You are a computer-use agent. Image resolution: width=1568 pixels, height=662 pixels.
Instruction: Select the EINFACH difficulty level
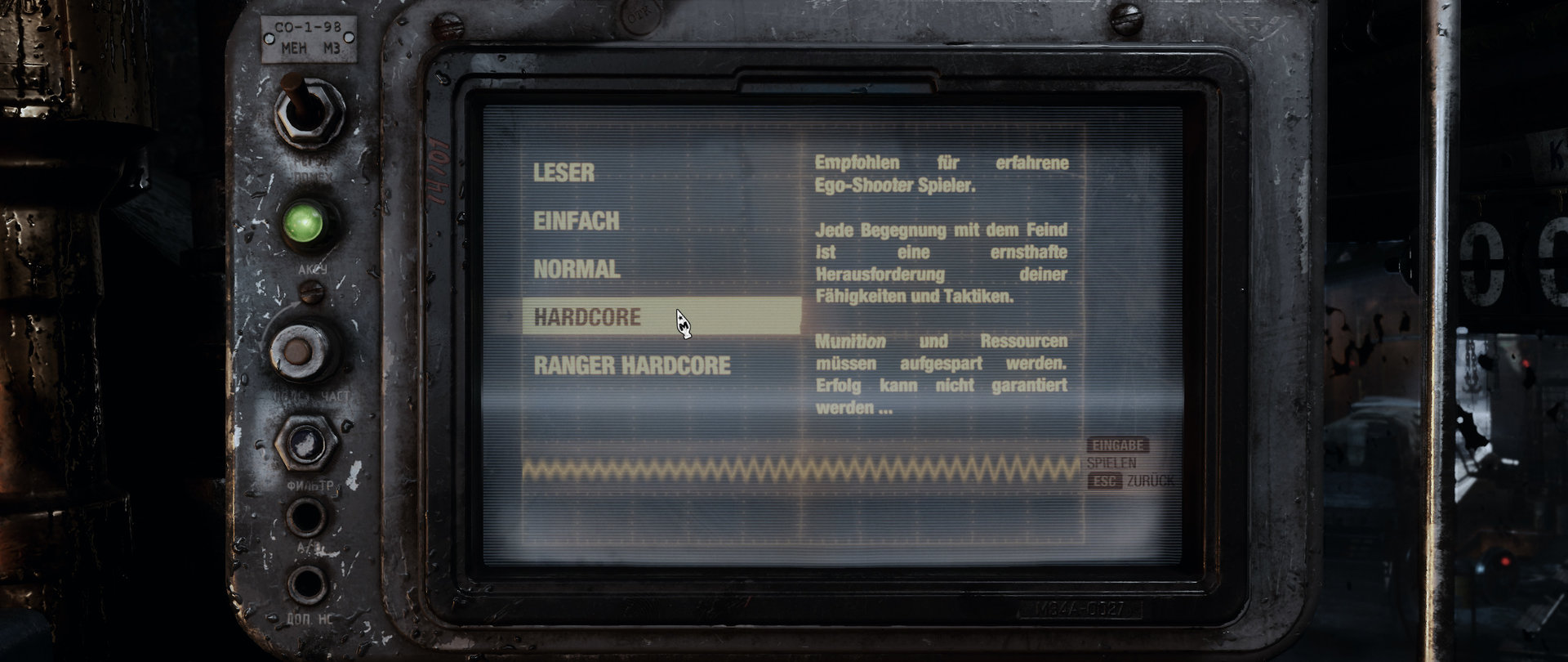(576, 219)
